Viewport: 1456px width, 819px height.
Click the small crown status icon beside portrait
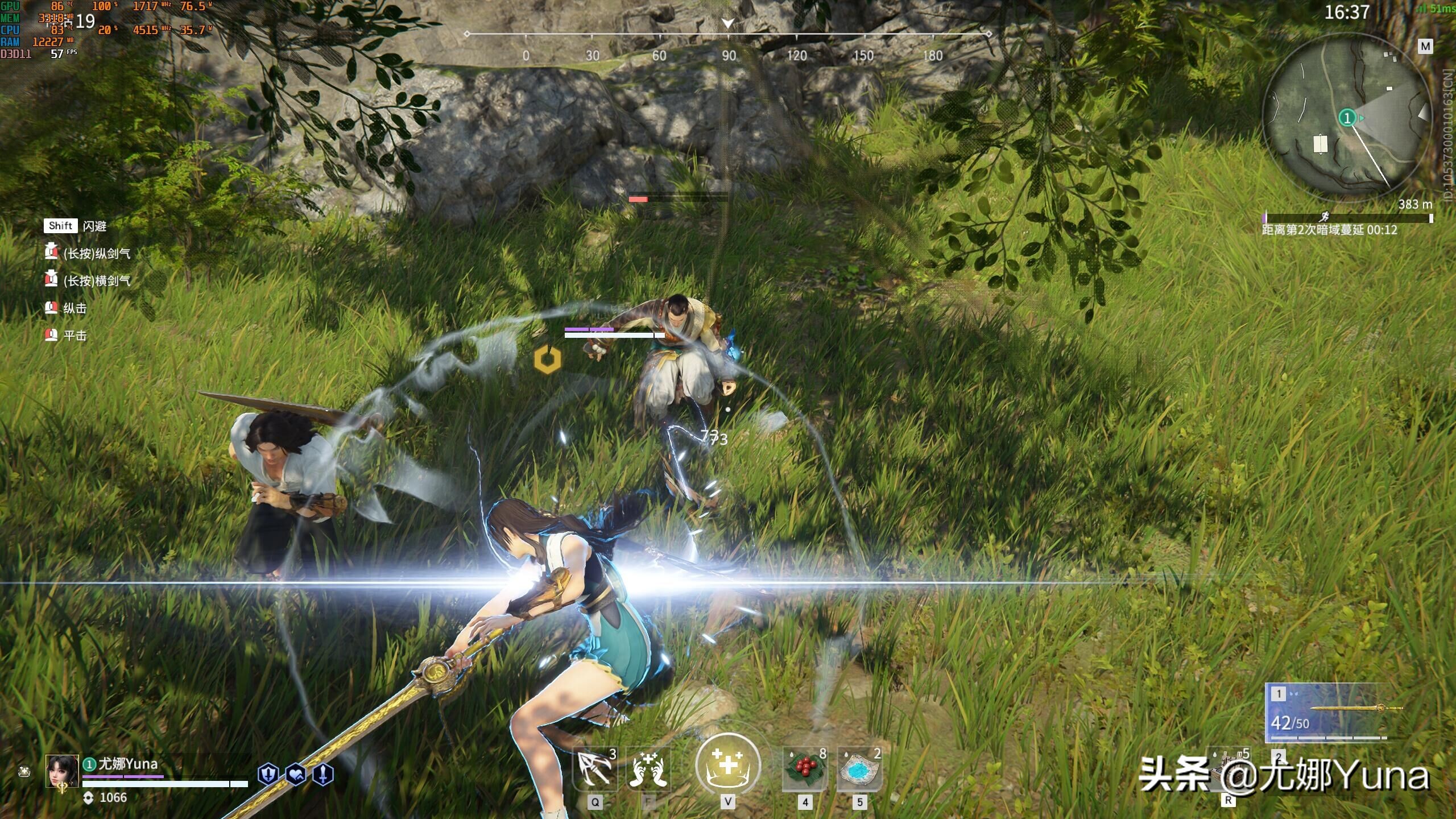coord(24,772)
